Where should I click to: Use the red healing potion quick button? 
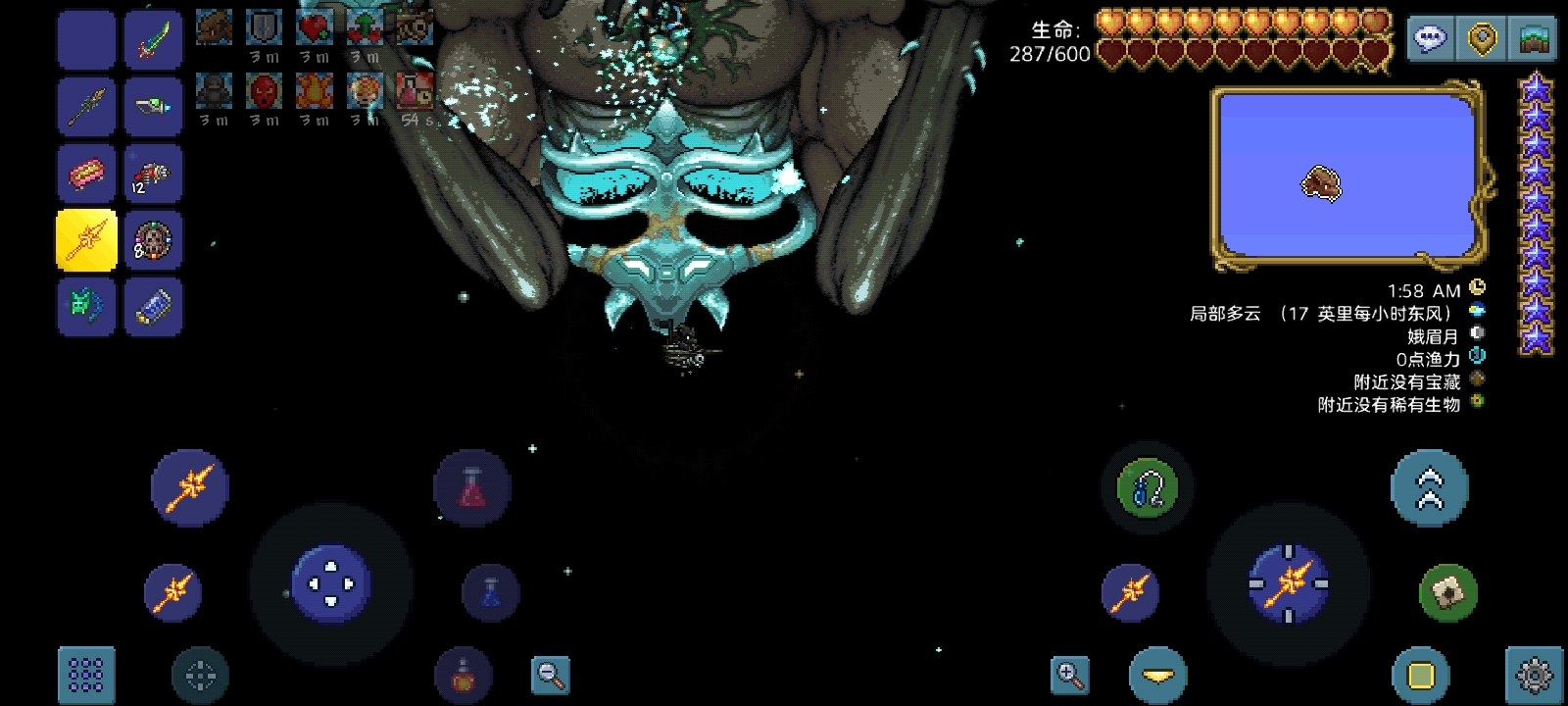tap(472, 487)
